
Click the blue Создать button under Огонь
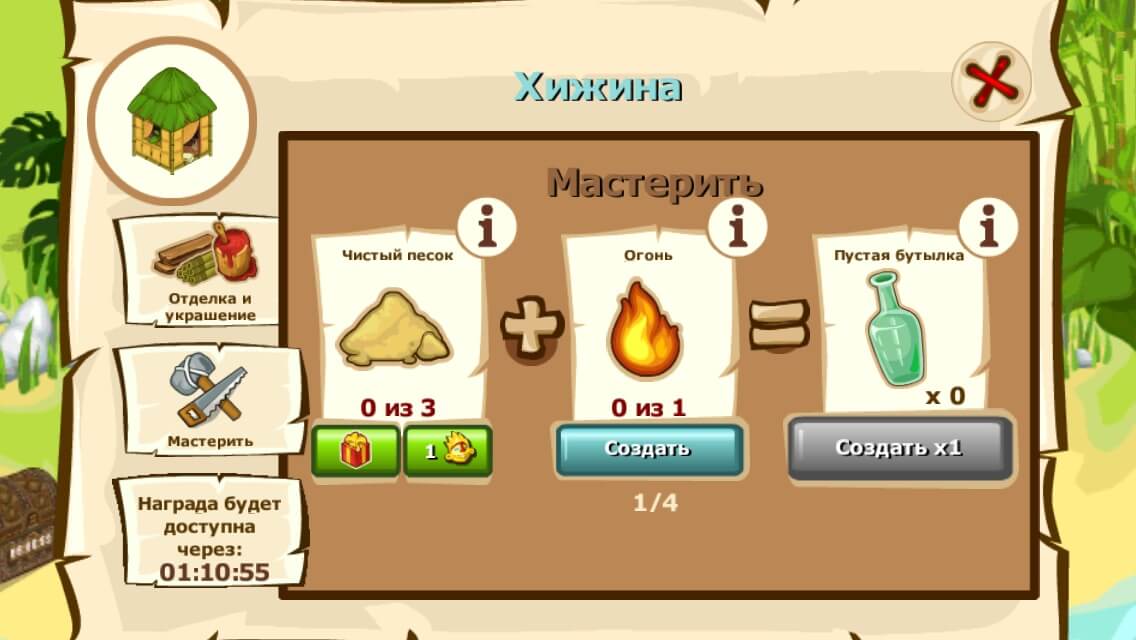(x=648, y=449)
